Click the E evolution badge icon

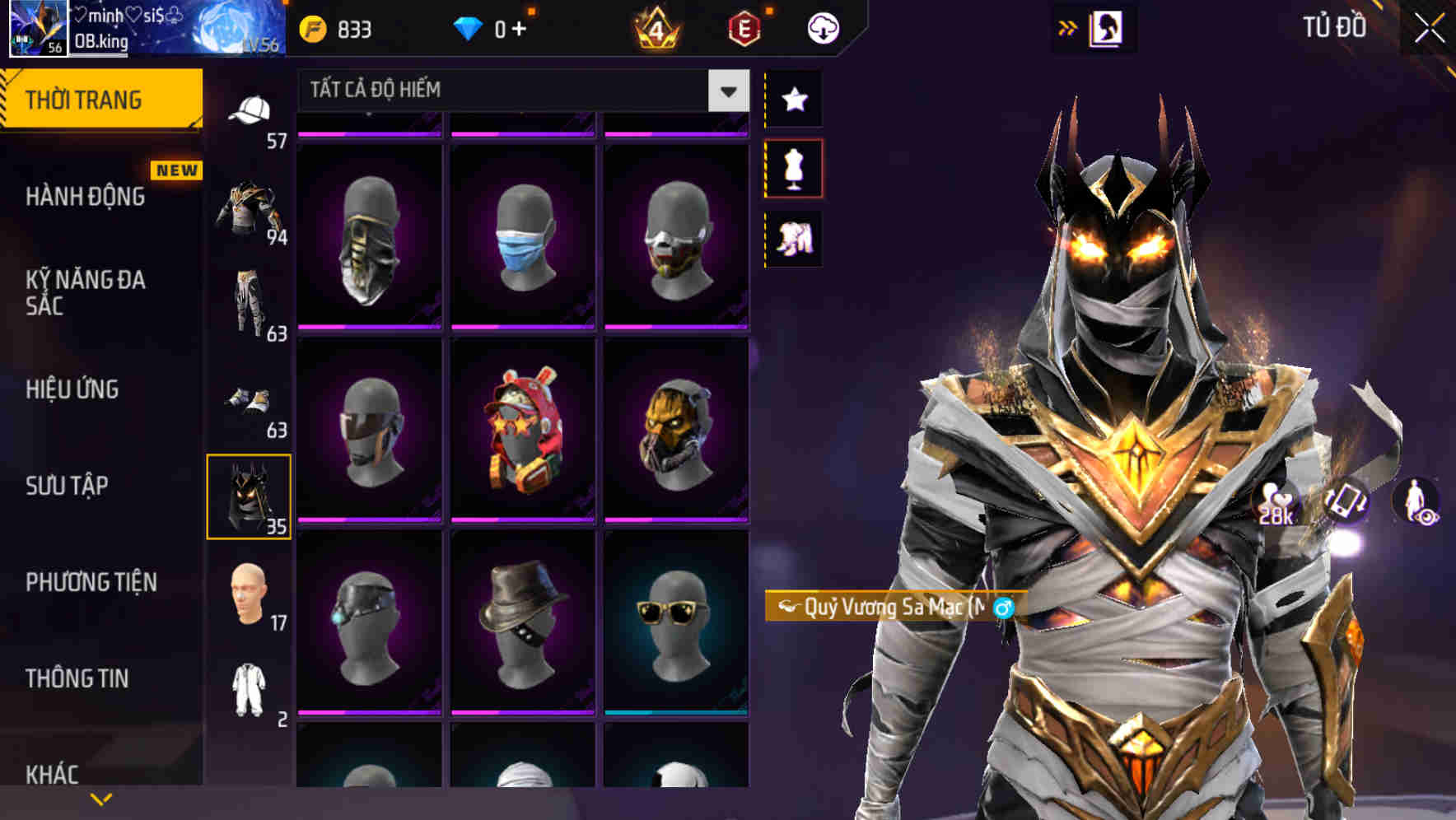[742, 30]
